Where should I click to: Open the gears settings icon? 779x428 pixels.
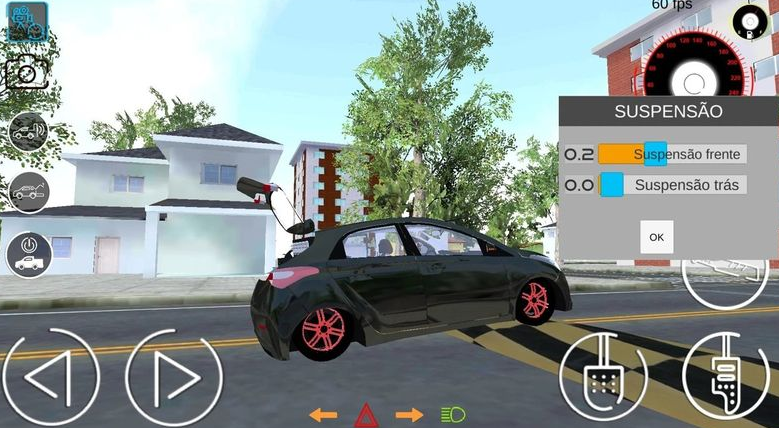pos(27,20)
